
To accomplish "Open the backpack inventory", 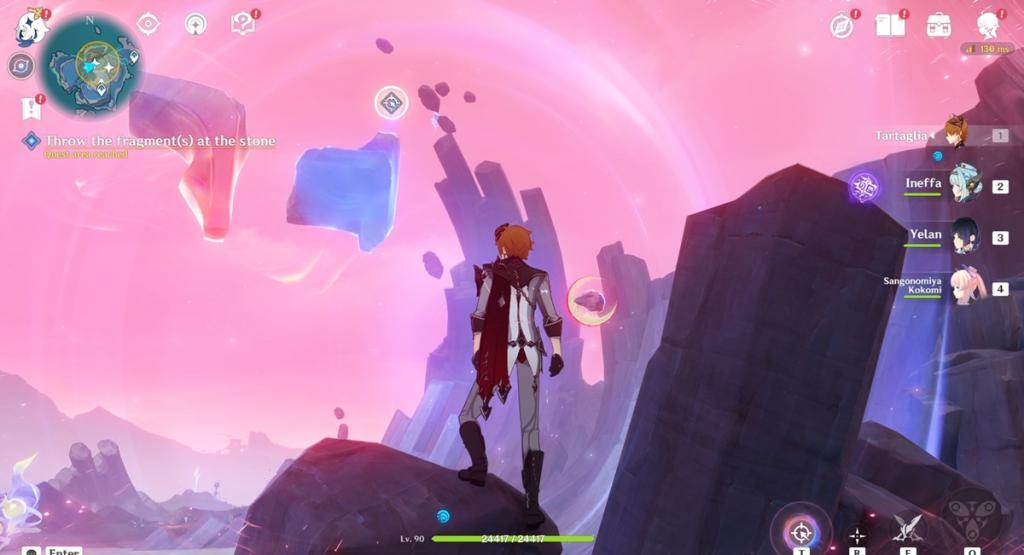I will [x=938, y=25].
